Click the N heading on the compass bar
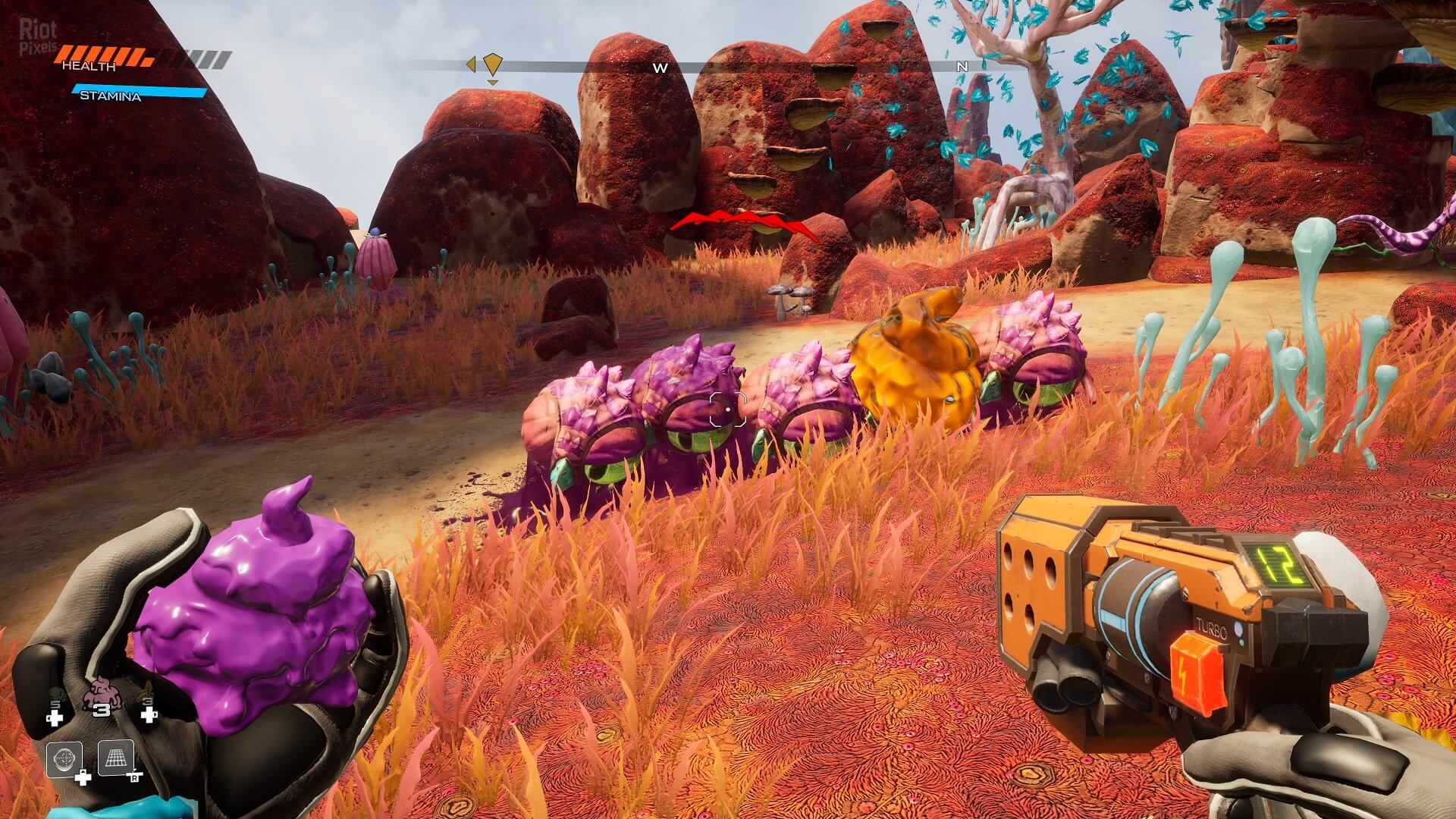 (x=962, y=67)
